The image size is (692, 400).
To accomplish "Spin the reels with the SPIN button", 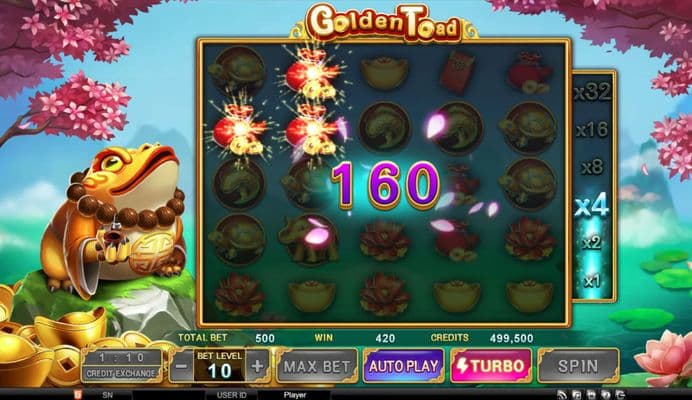I will pos(578,366).
